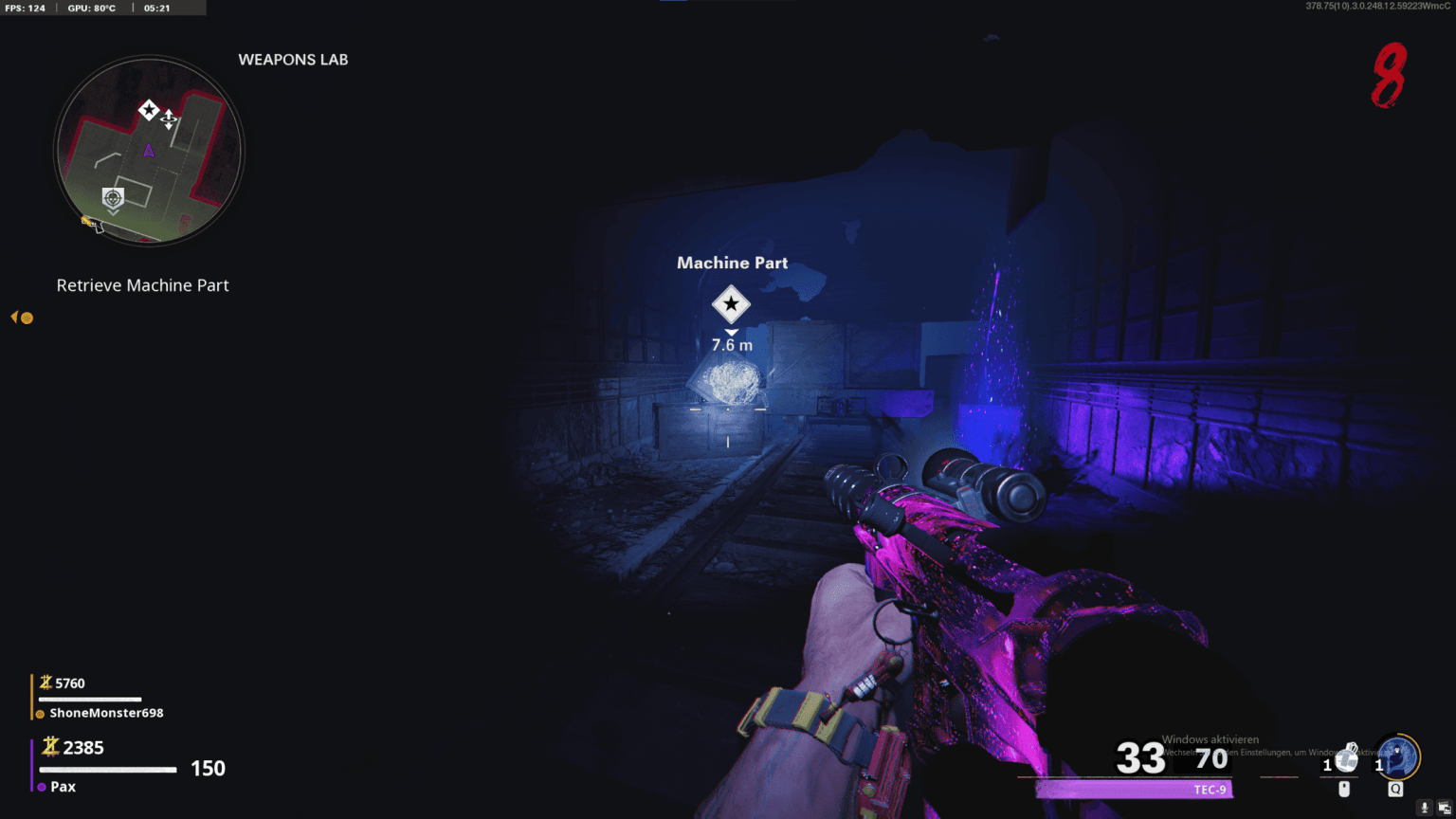Click the player direction arrow on minimap
The width and height of the screenshot is (1456, 819).
[x=149, y=150]
